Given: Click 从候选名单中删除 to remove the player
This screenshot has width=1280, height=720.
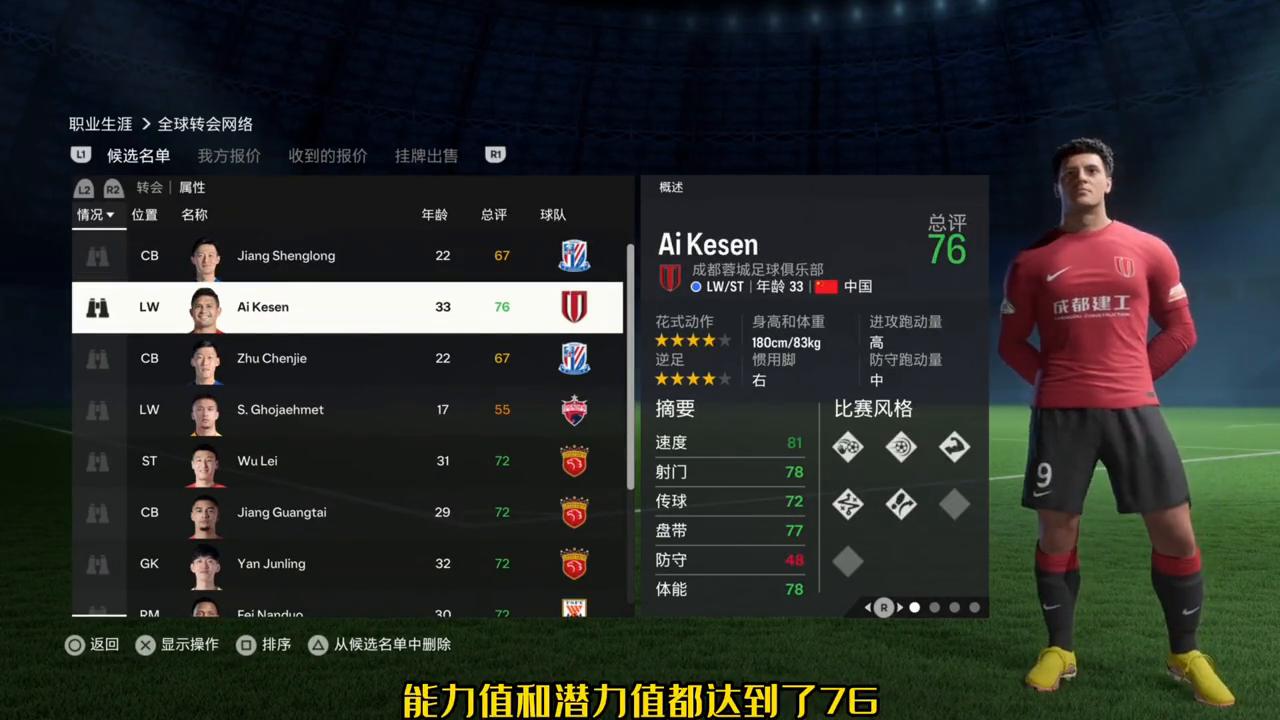Looking at the screenshot, I should 380,645.
